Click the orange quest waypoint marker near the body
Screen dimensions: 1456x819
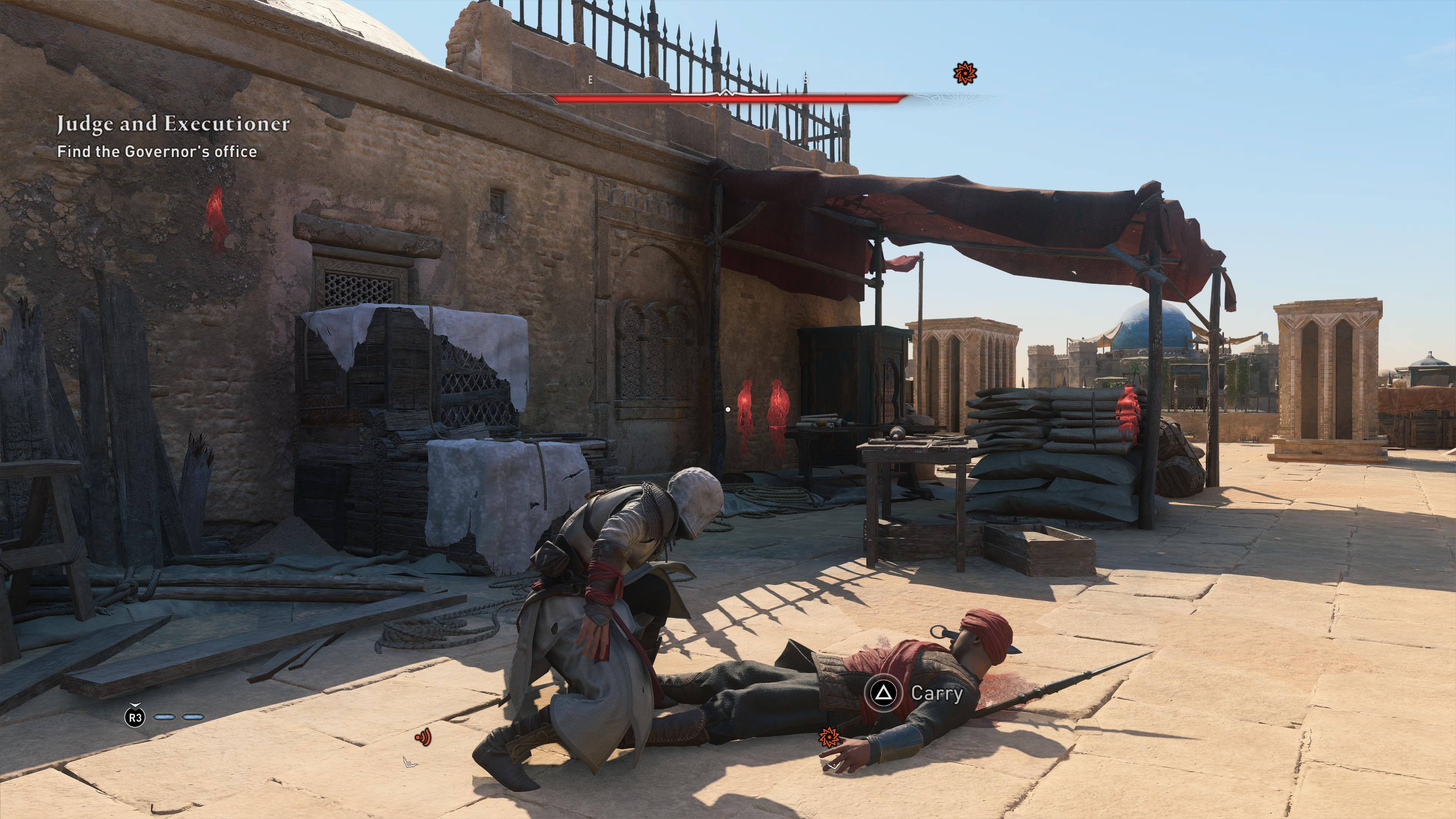(x=829, y=736)
